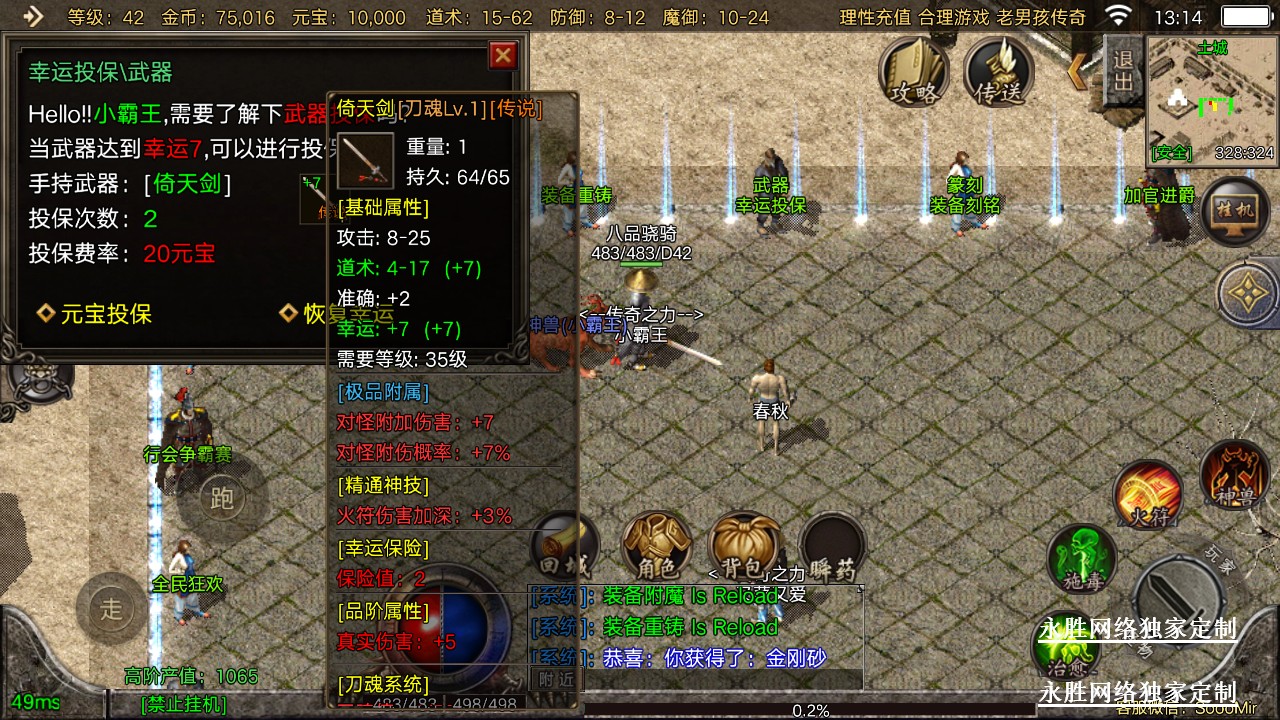Image resolution: width=1280 pixels, height=720 pixels.
Task: Switch to 跑 run mode
Action: point(222,498)
